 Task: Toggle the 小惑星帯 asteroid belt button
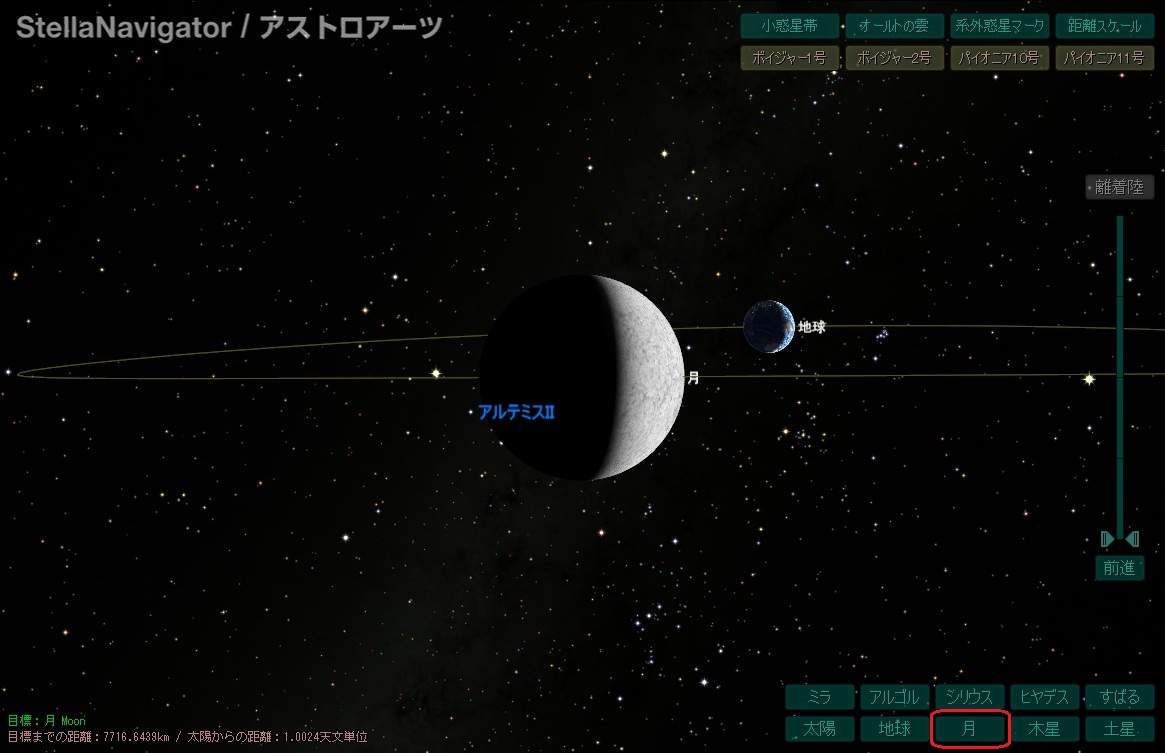pyautogui.click(x=788, y=26)
